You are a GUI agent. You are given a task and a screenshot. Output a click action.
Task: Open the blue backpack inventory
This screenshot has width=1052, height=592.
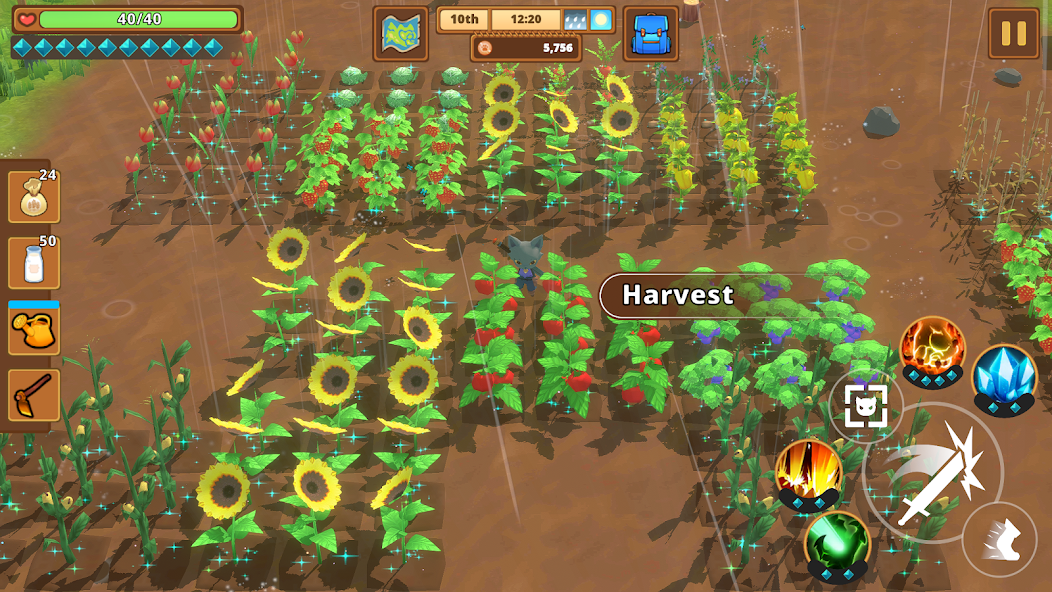[650, 34]
